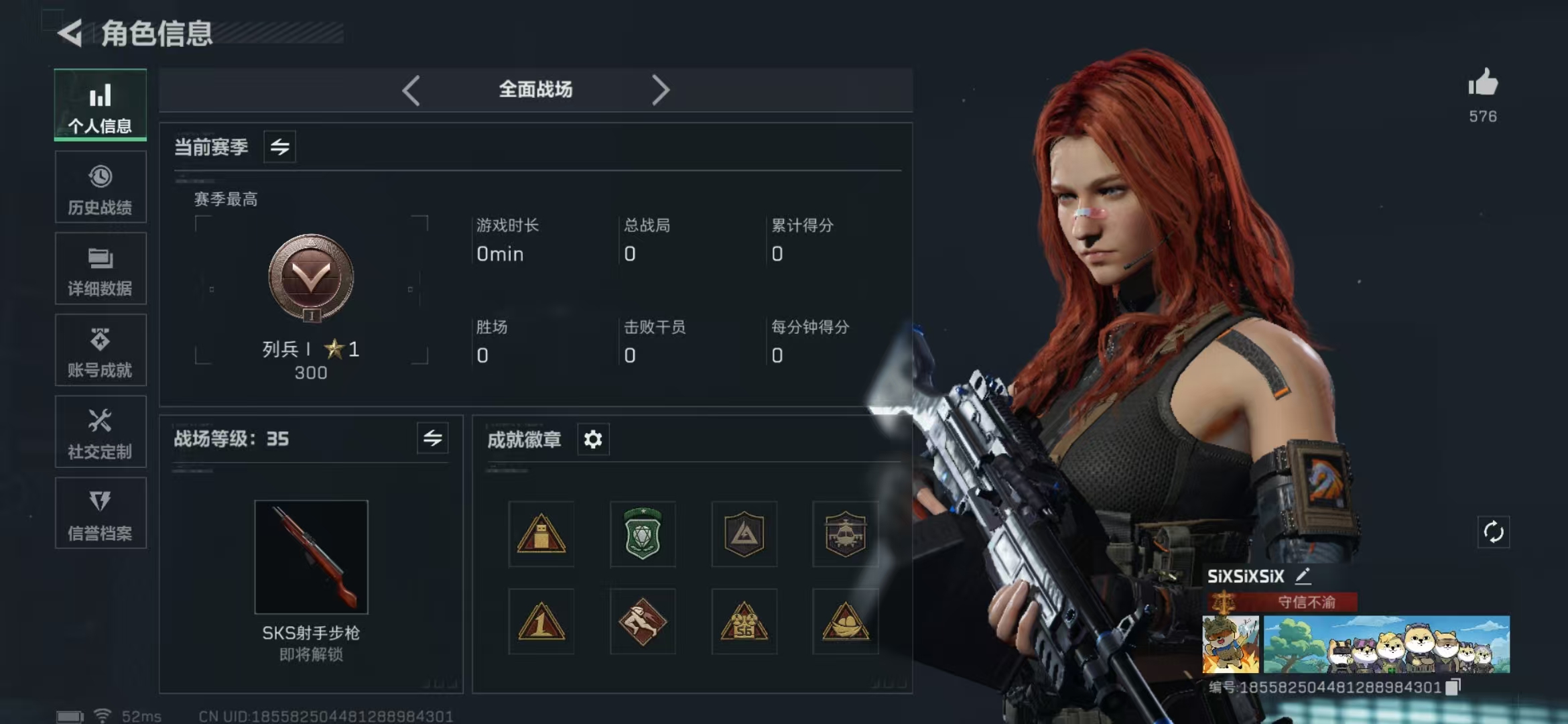Select the SKS射手步枪 weapon thumbnail
This screenshot has width=1568, height=724.
click(311, 556)
